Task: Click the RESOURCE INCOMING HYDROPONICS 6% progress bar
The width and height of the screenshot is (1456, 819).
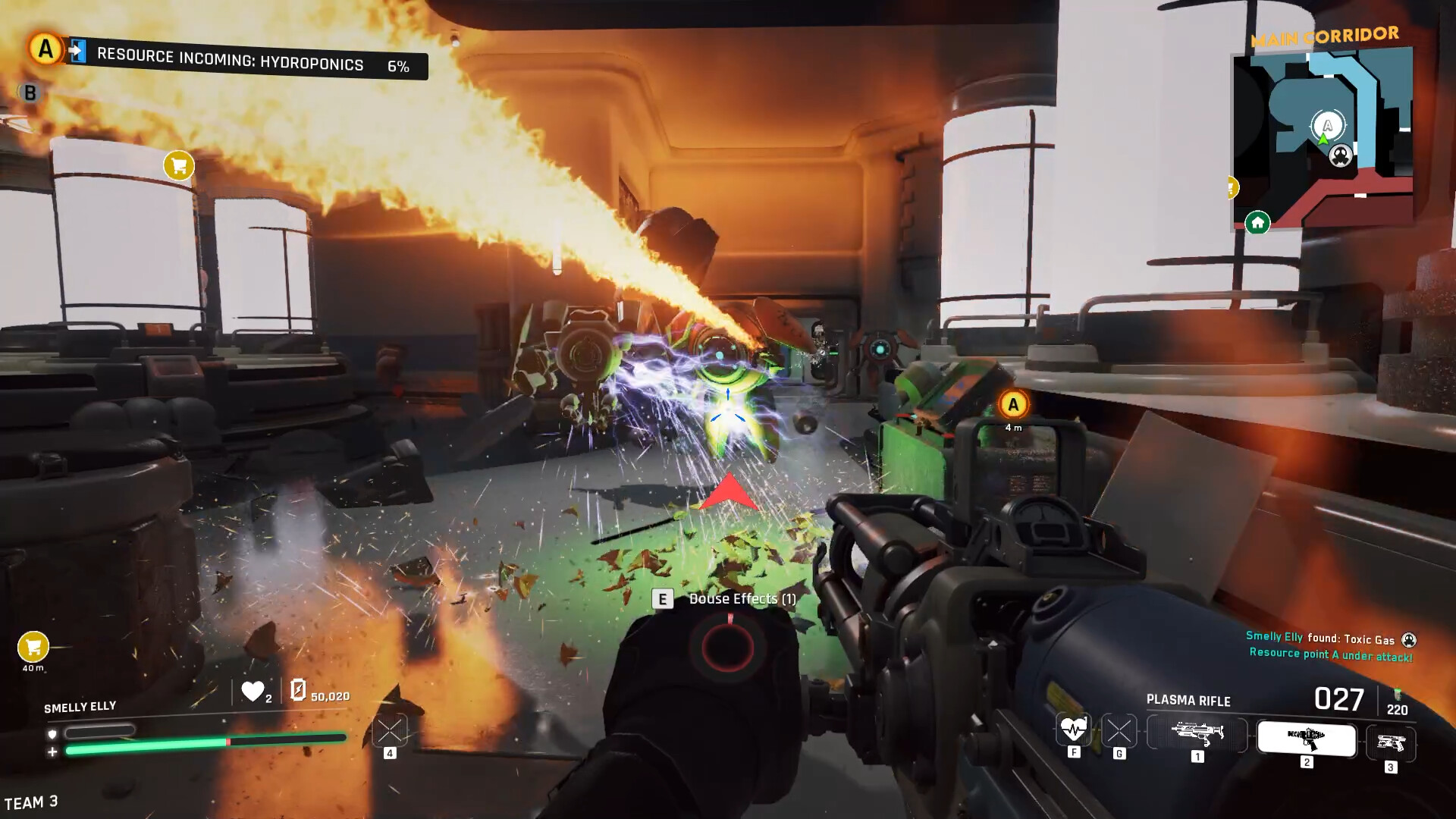Action: click(250, 65)
